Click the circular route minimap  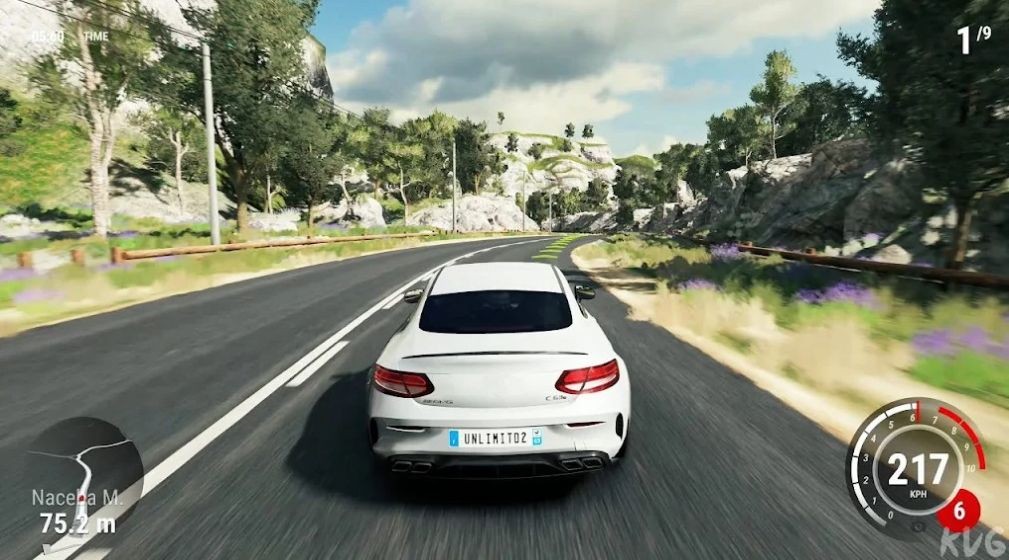83,471
